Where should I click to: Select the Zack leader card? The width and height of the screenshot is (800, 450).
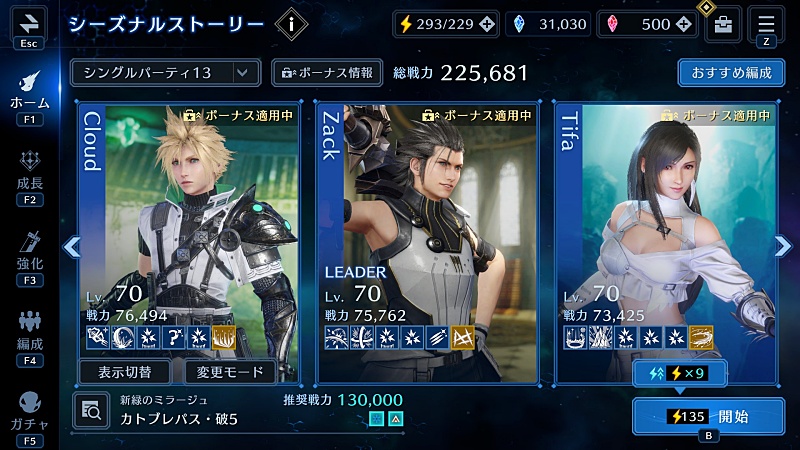pos(428,230)
